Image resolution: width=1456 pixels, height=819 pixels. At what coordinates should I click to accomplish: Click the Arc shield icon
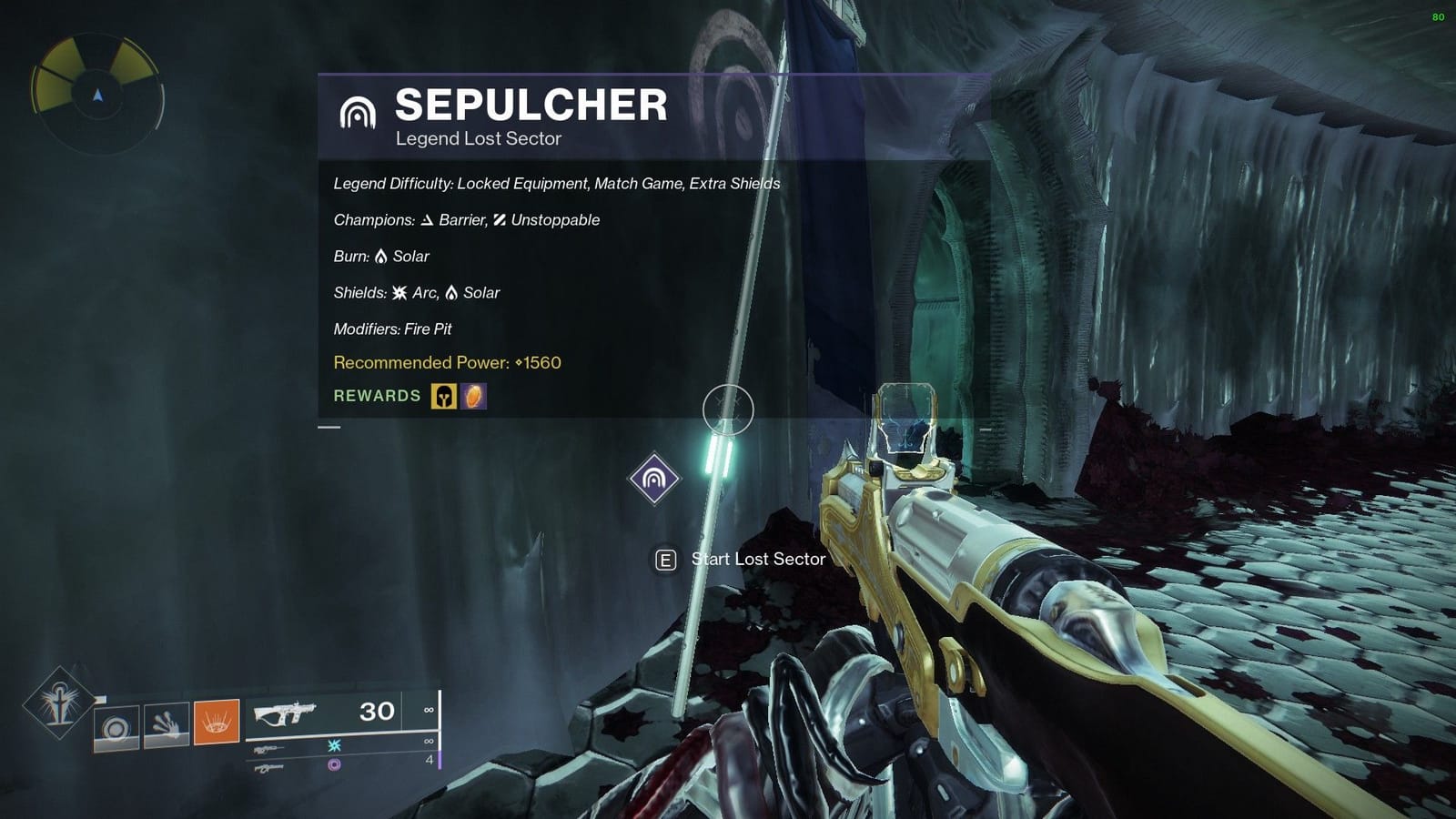(x=399, y=293)
